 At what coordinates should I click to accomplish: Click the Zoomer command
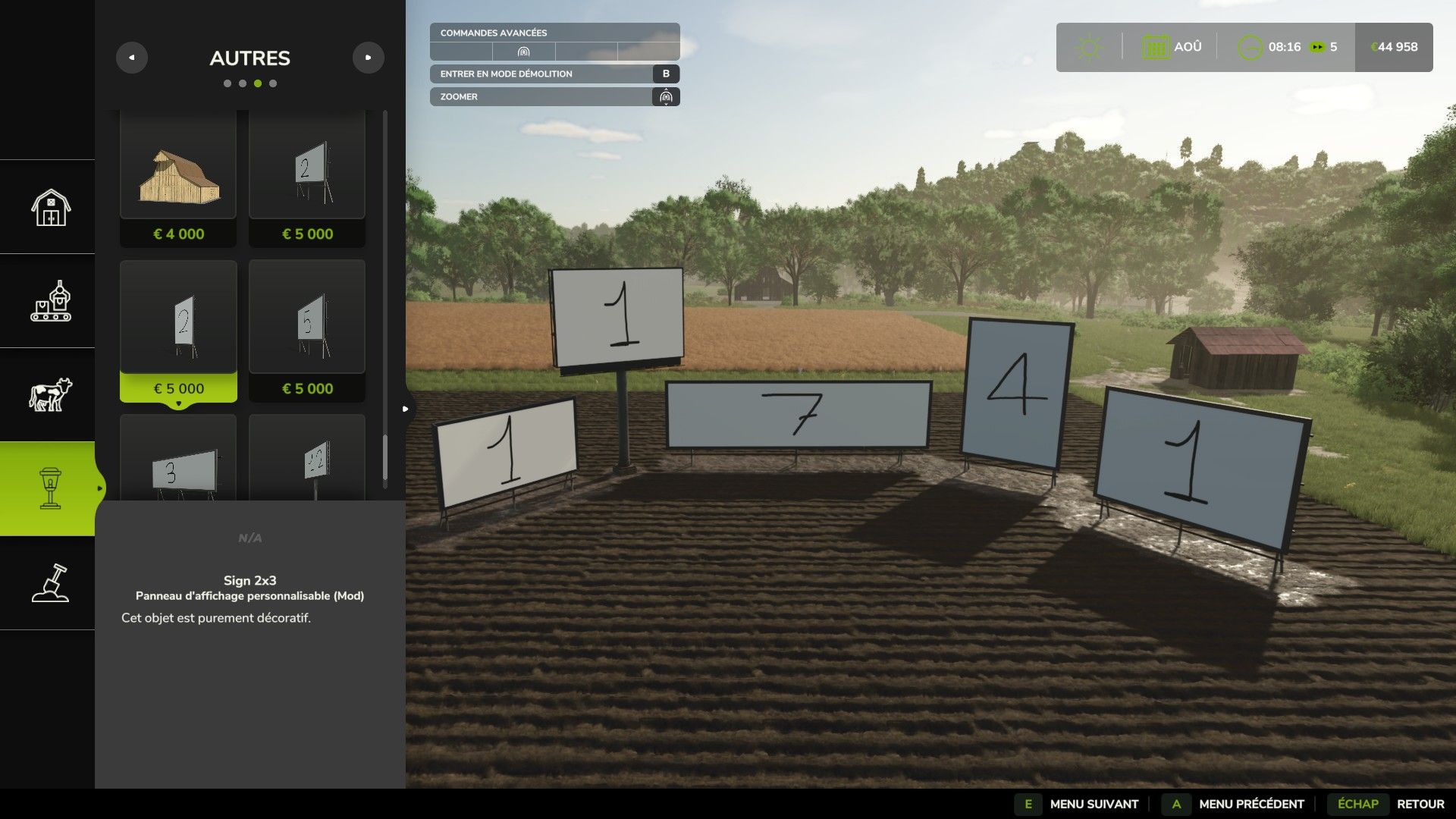(554, 96)
